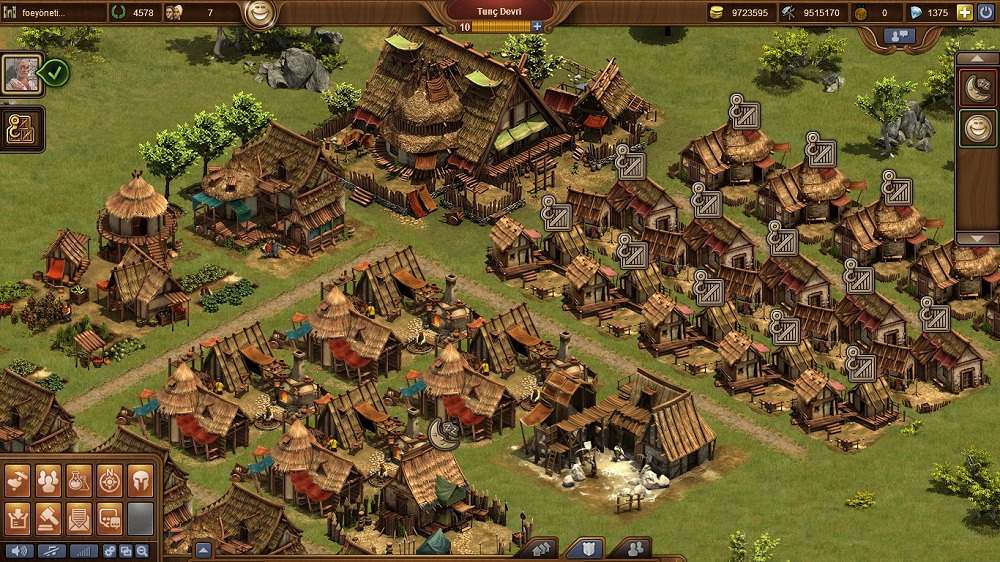Open the army management helmet button
This screenshot has width=1000, height=562.
(140, 482)
